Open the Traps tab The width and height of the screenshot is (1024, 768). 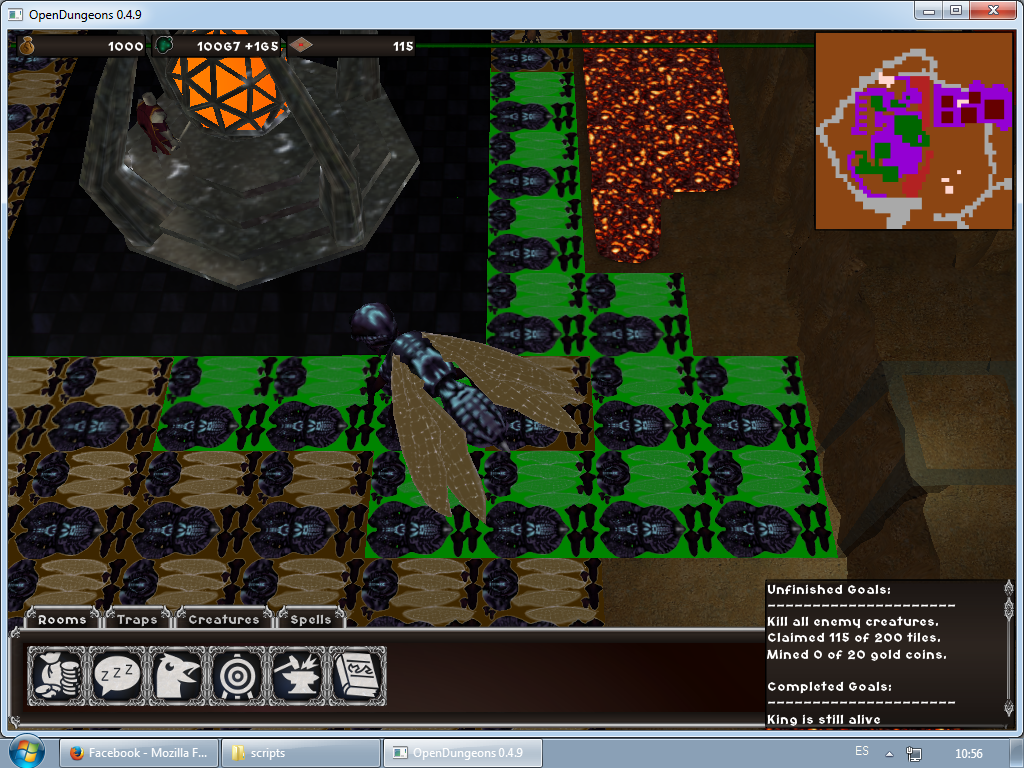[137, 619]
